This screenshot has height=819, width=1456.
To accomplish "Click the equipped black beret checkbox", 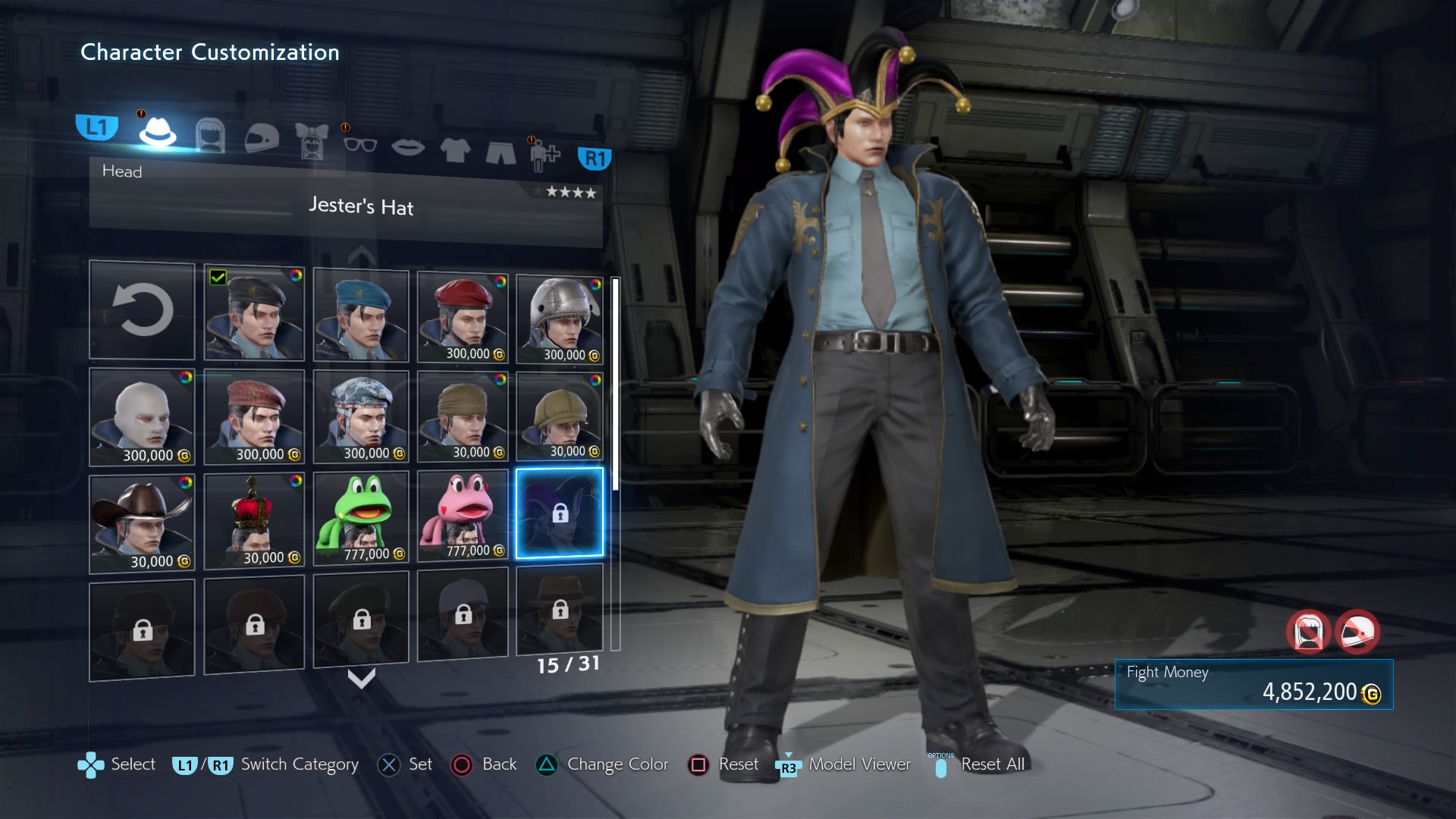I will click(x=219, y=278).
